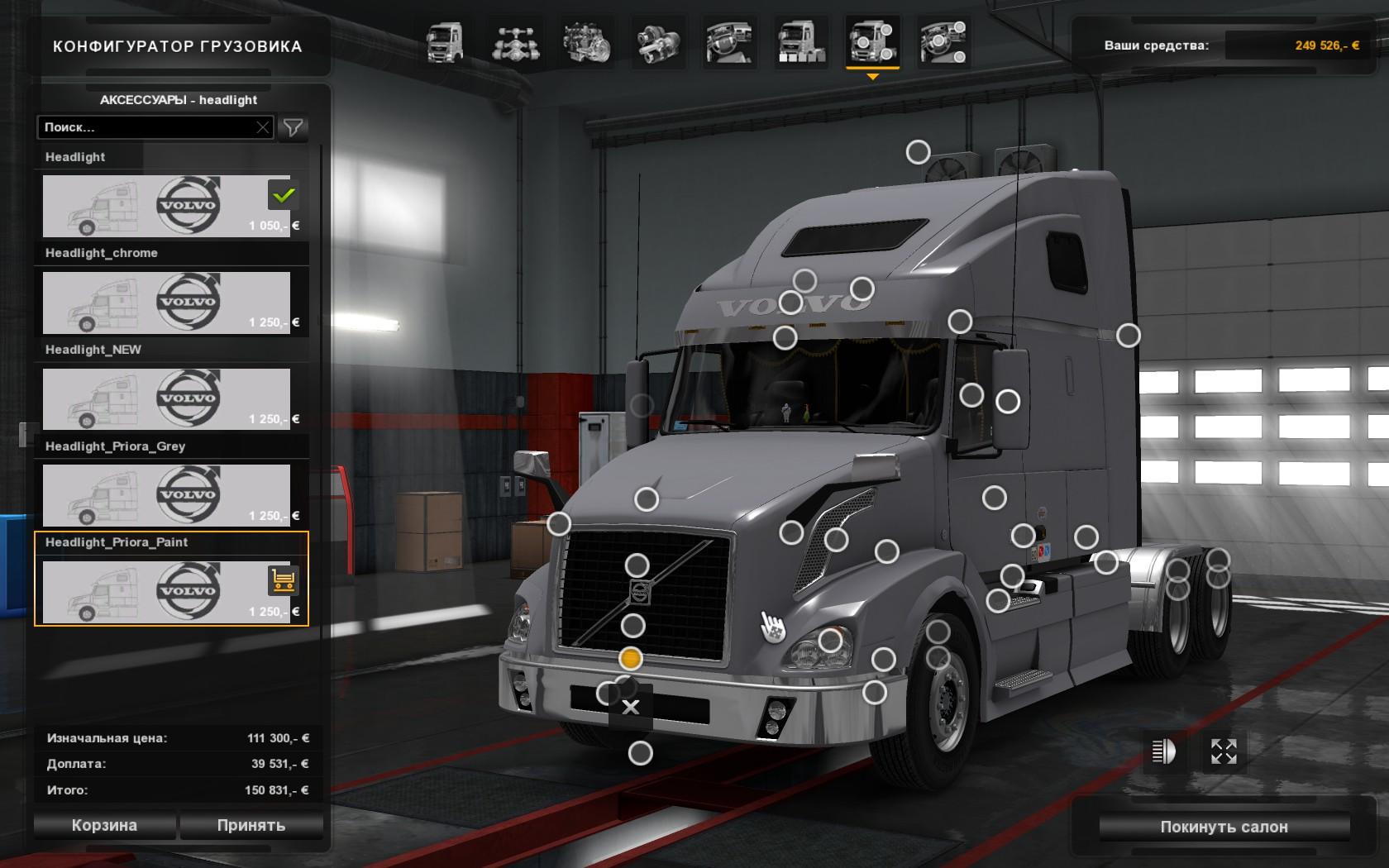Select the installed Headlight accessory

[x=166, y=206]
